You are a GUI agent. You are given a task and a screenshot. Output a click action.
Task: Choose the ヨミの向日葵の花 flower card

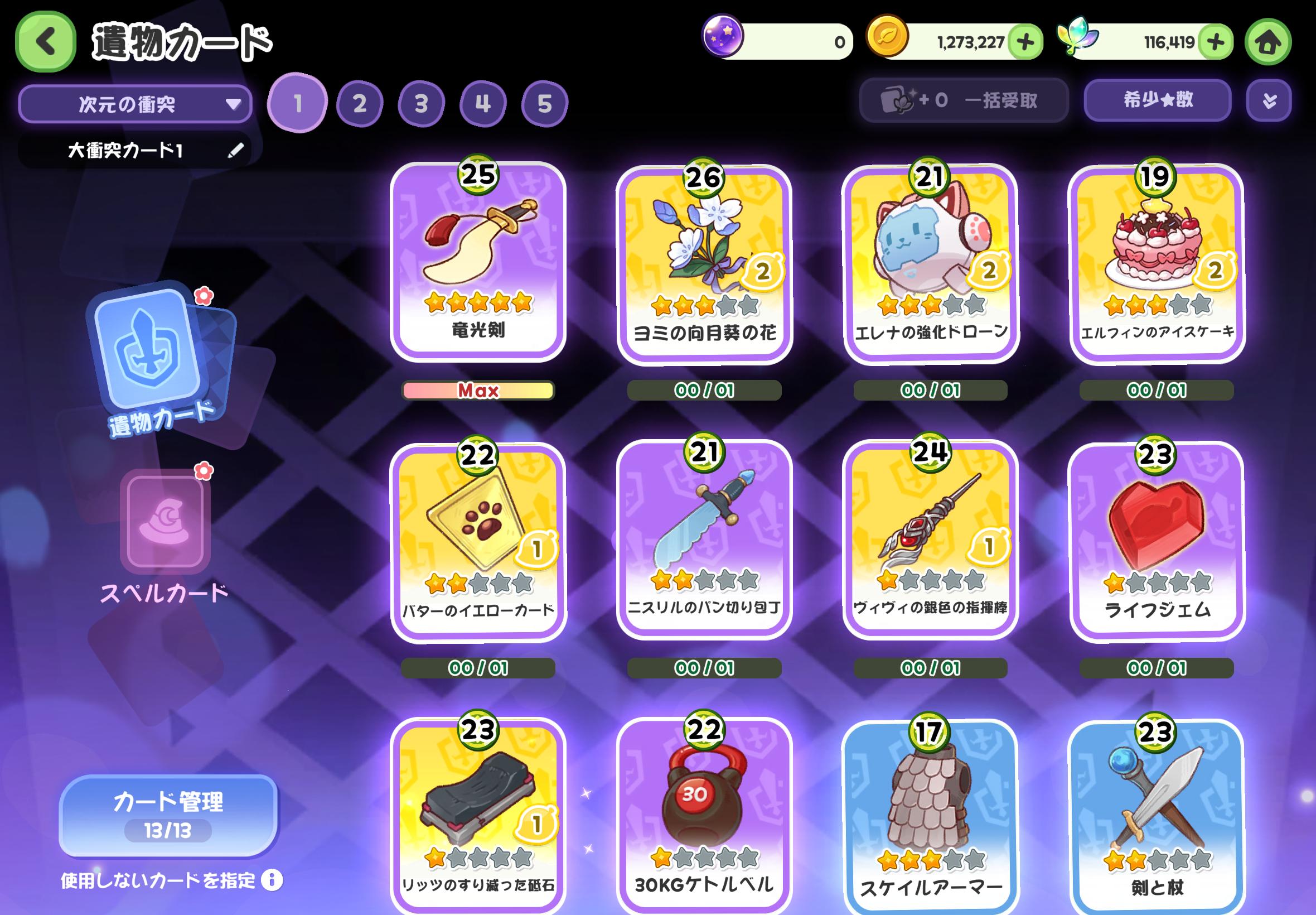[x=704, y=264]
